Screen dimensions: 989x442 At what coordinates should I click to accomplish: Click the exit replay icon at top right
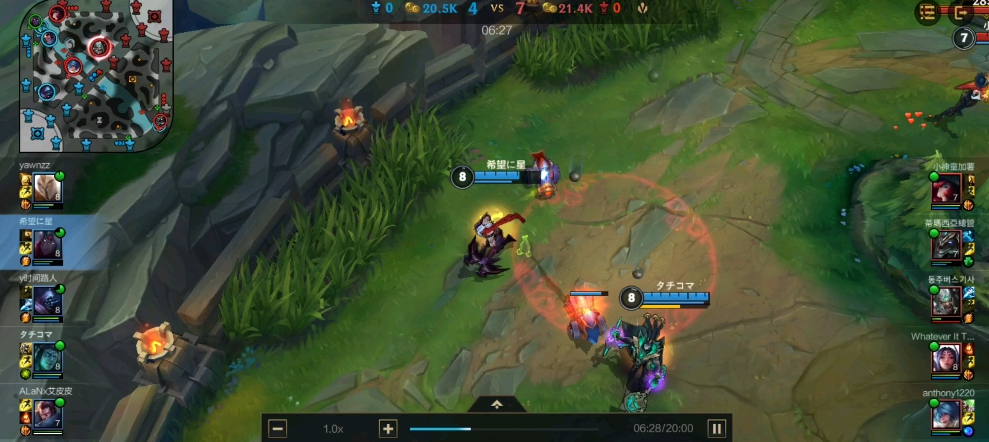point(963,13)
